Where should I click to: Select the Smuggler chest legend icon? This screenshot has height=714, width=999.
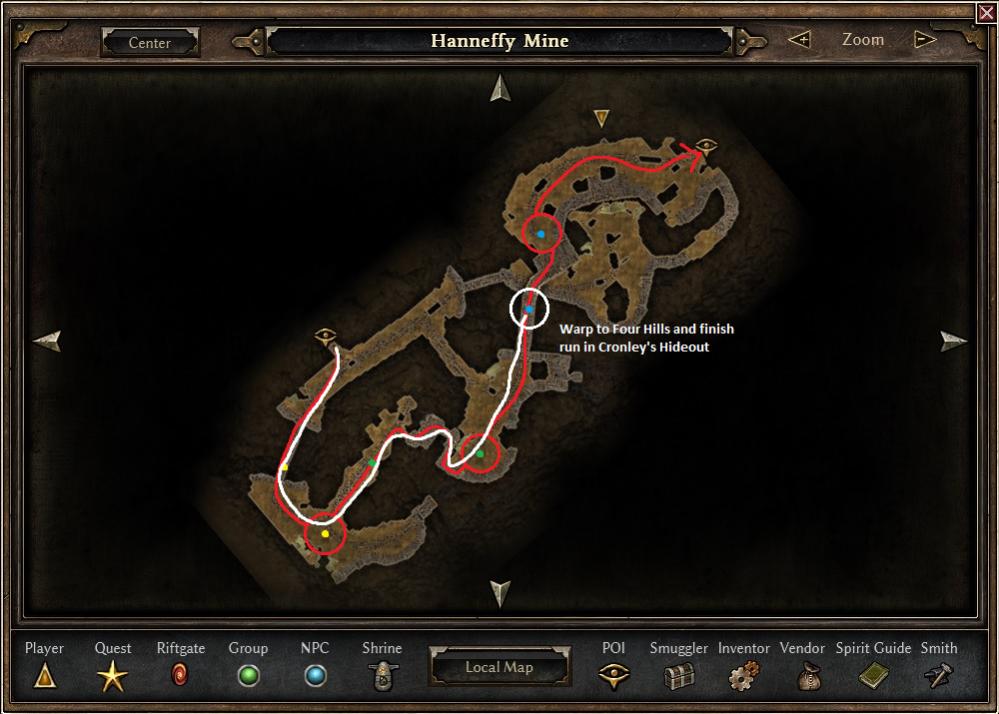coord(679,677)
